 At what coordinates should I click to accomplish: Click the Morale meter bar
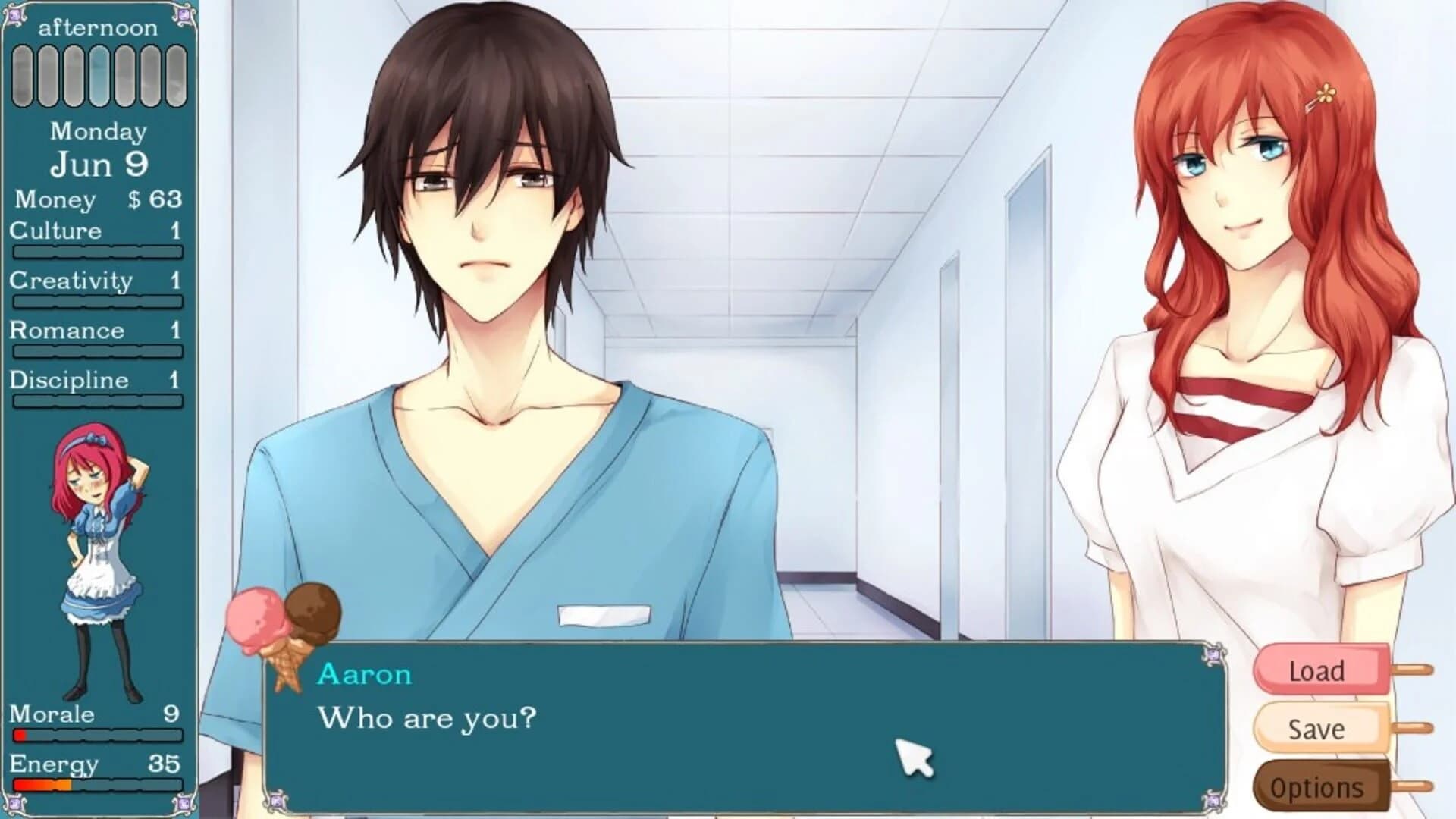[x=99, y=734]
